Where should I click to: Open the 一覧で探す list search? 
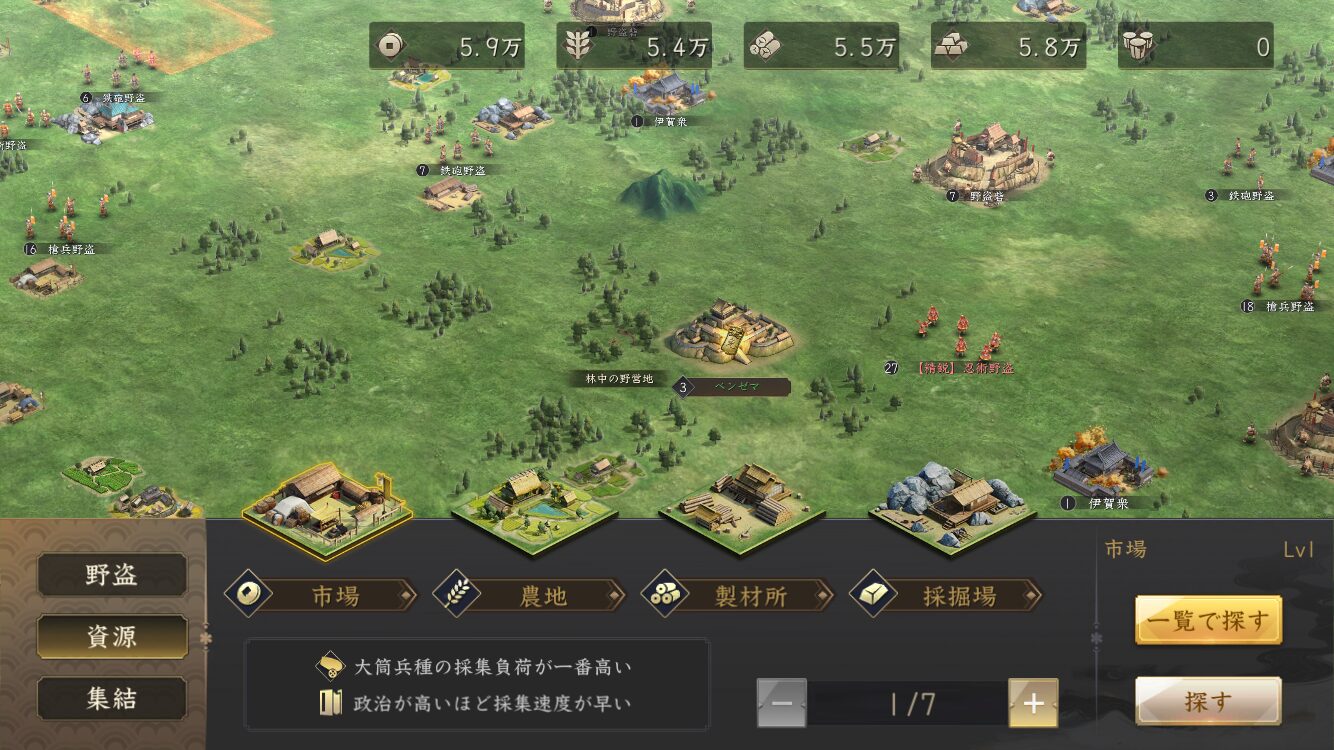coord(1208,621)
